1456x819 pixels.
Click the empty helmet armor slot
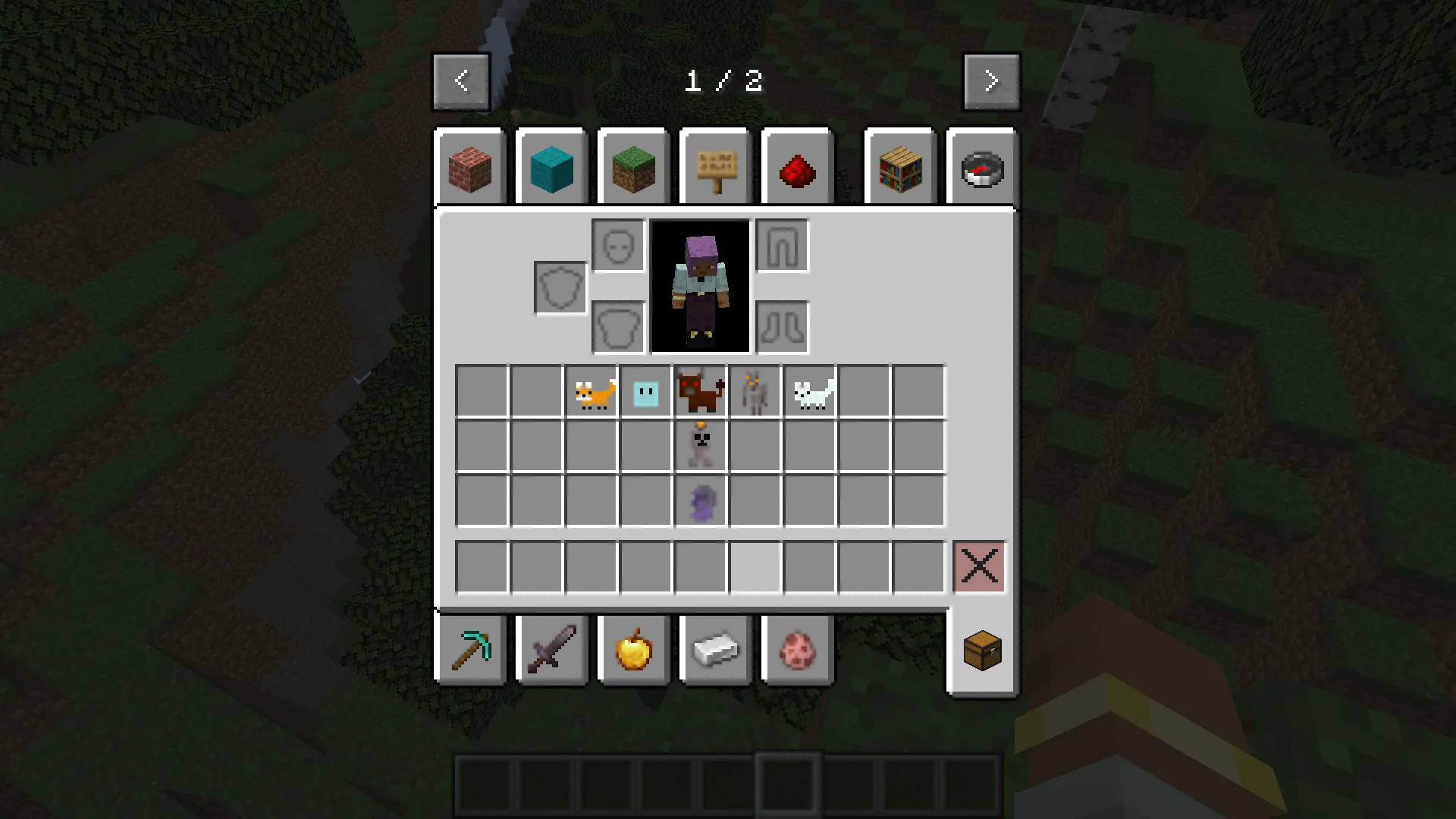point(617,246)
